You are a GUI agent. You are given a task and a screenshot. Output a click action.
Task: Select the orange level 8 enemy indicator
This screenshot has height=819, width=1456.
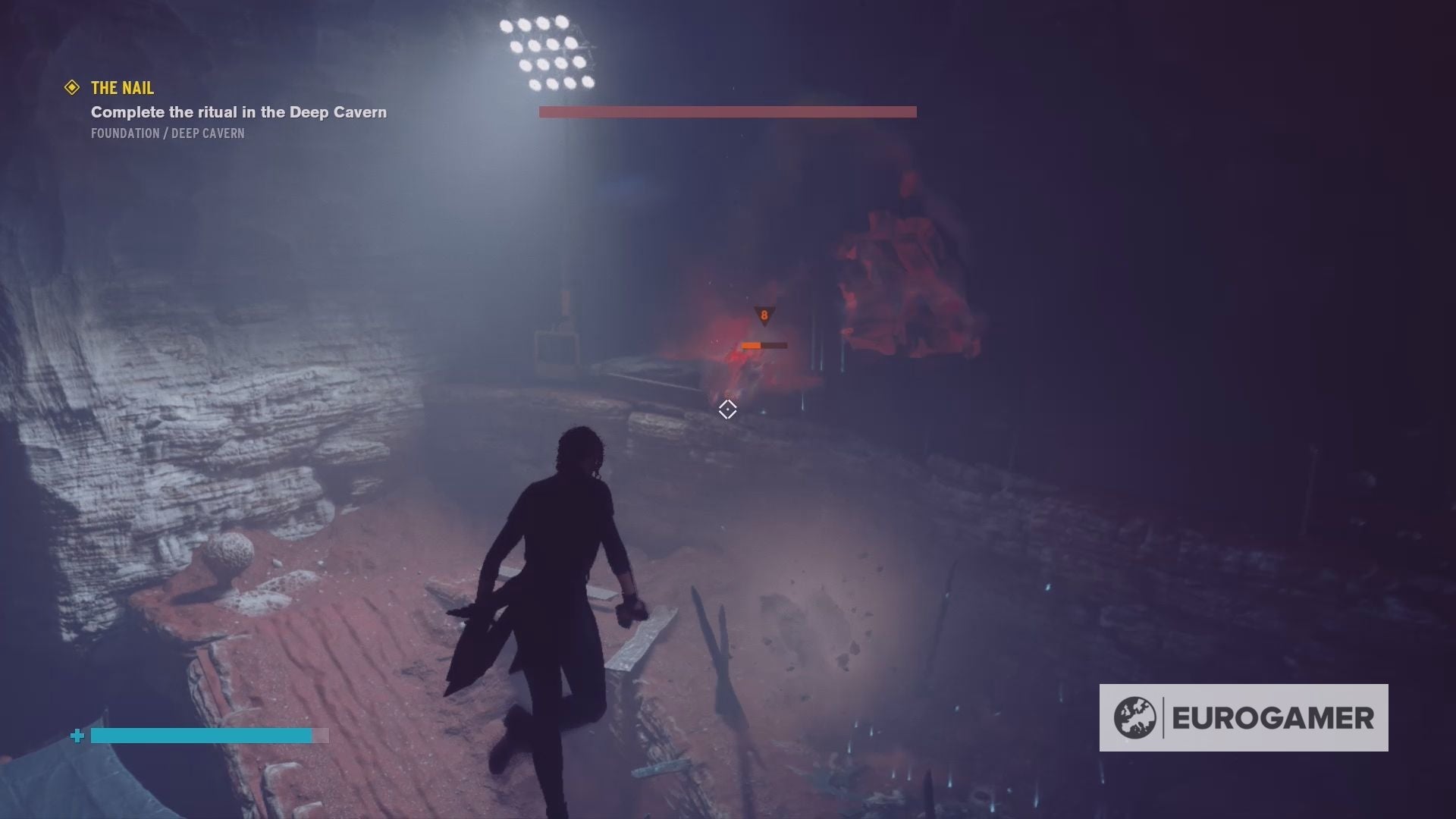pos(764,316)
